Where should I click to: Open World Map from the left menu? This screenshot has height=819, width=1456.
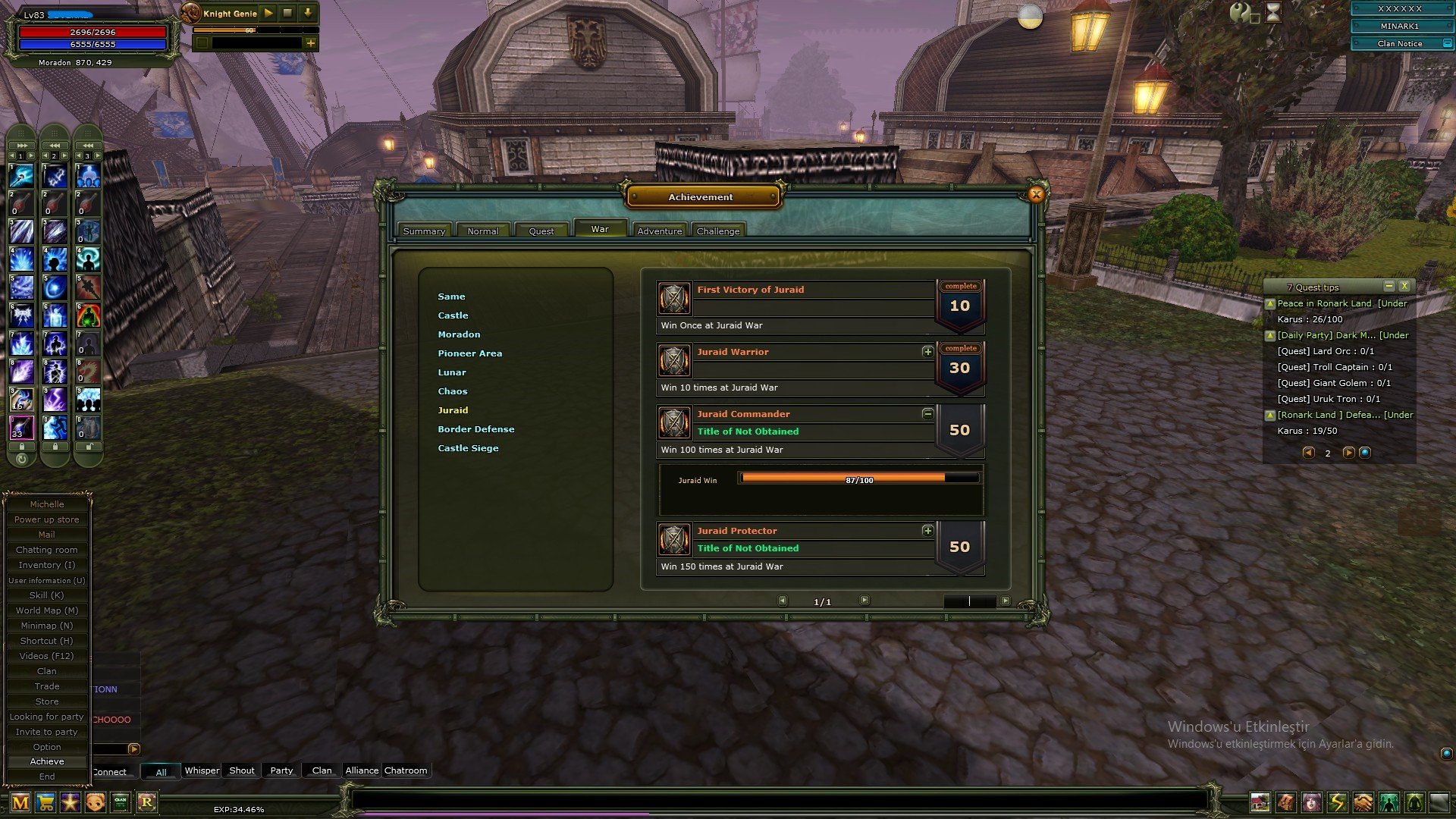point(47,610)
